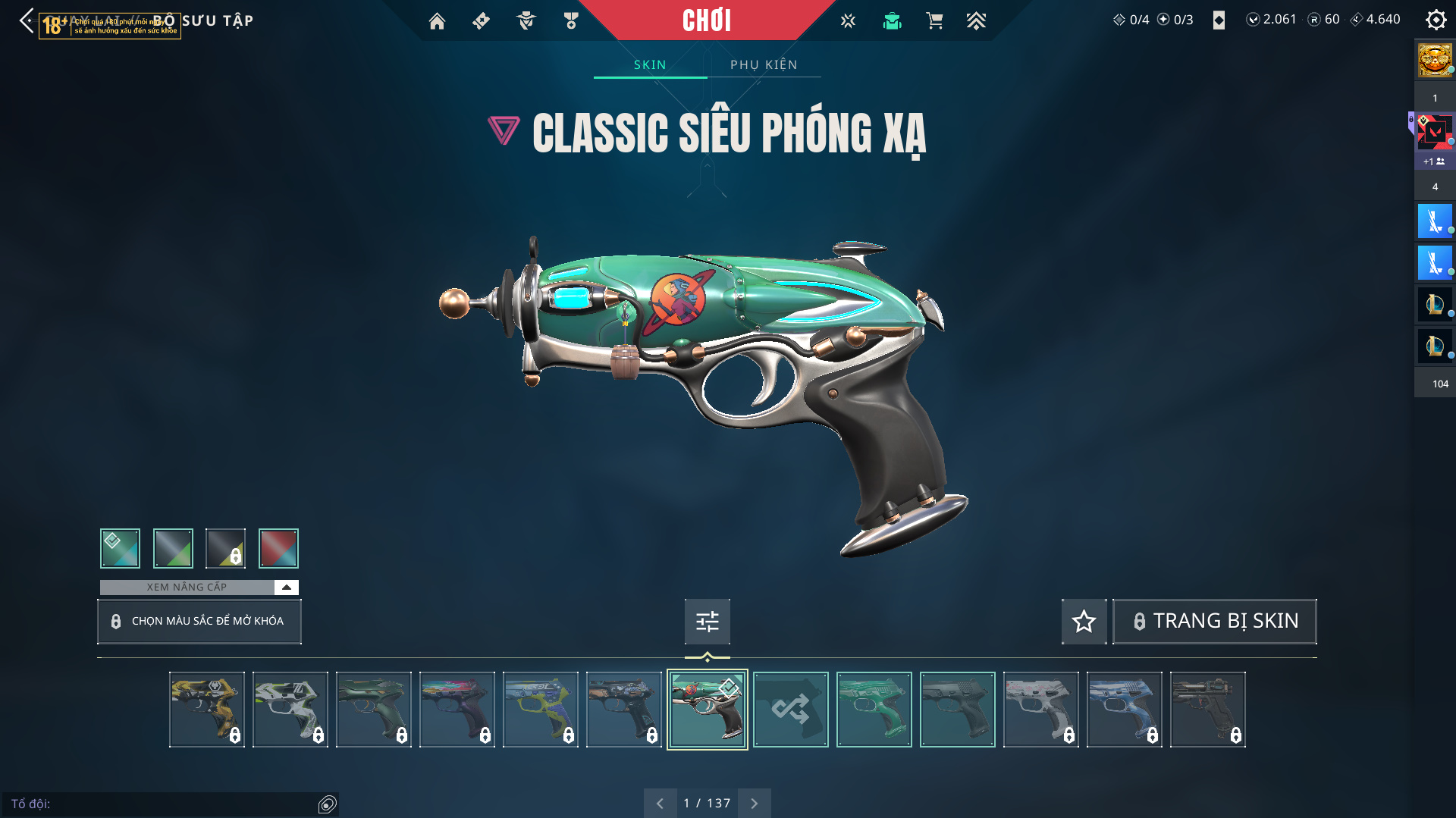Click the CHƠI play button
This screenshot has width=1456, height=818.
point(706,20)
